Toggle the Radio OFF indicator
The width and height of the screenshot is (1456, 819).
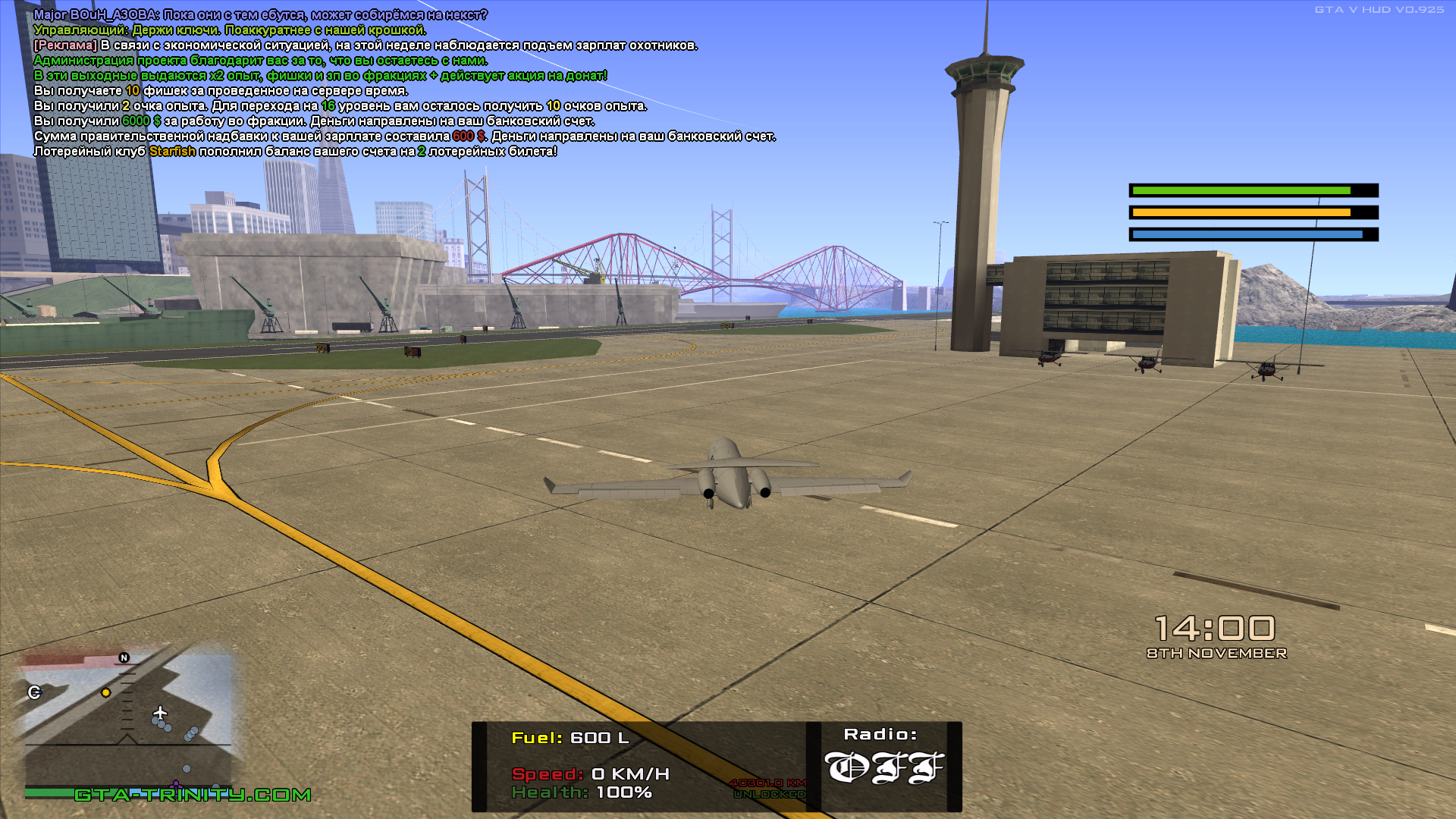883,767
